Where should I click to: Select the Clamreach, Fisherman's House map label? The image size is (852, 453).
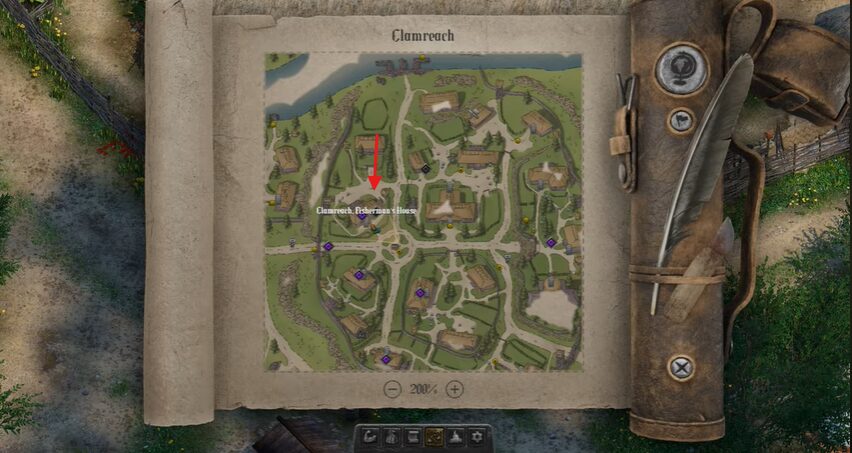[x=365, y=211]
